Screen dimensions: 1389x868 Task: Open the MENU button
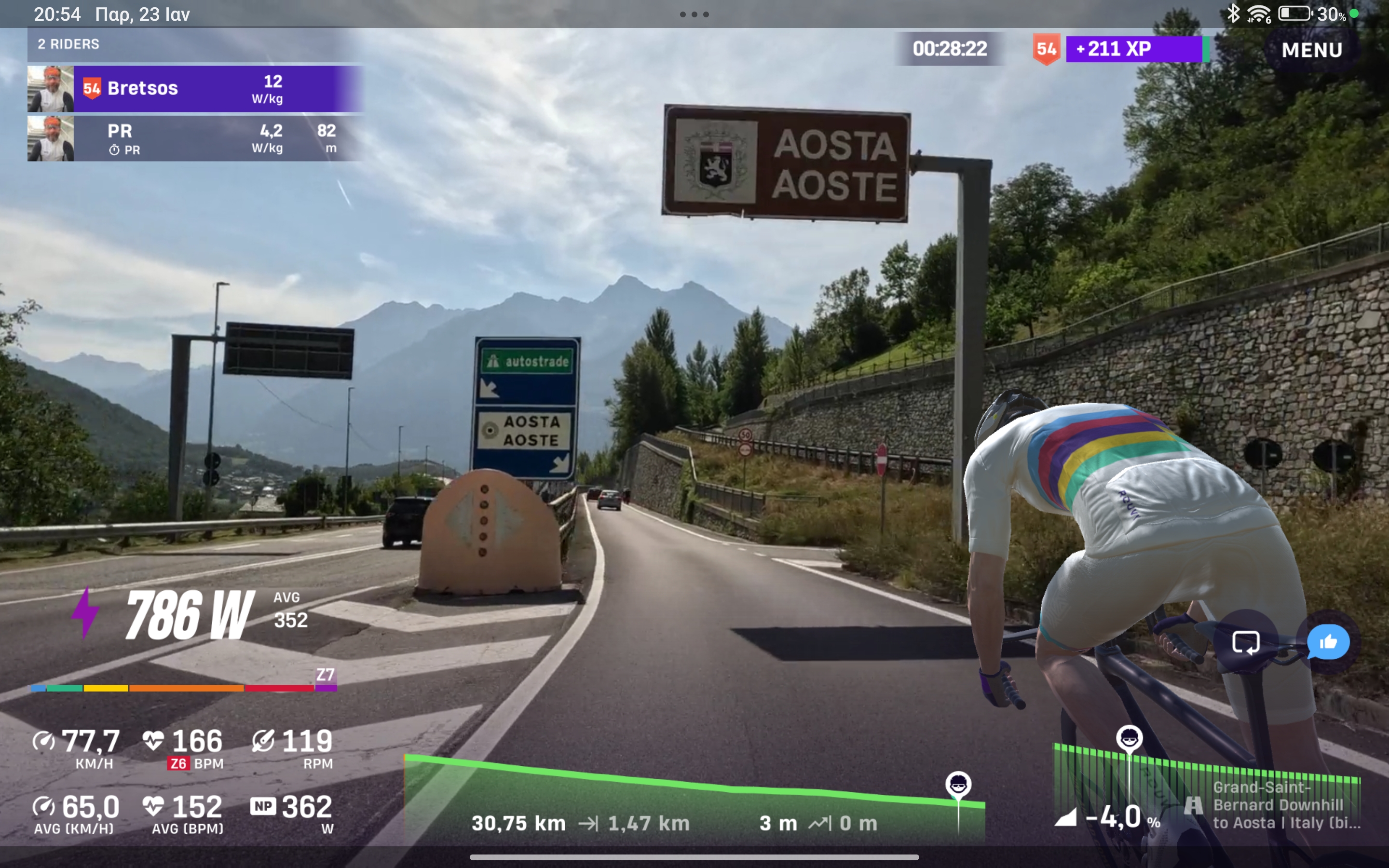point(1311,50)
